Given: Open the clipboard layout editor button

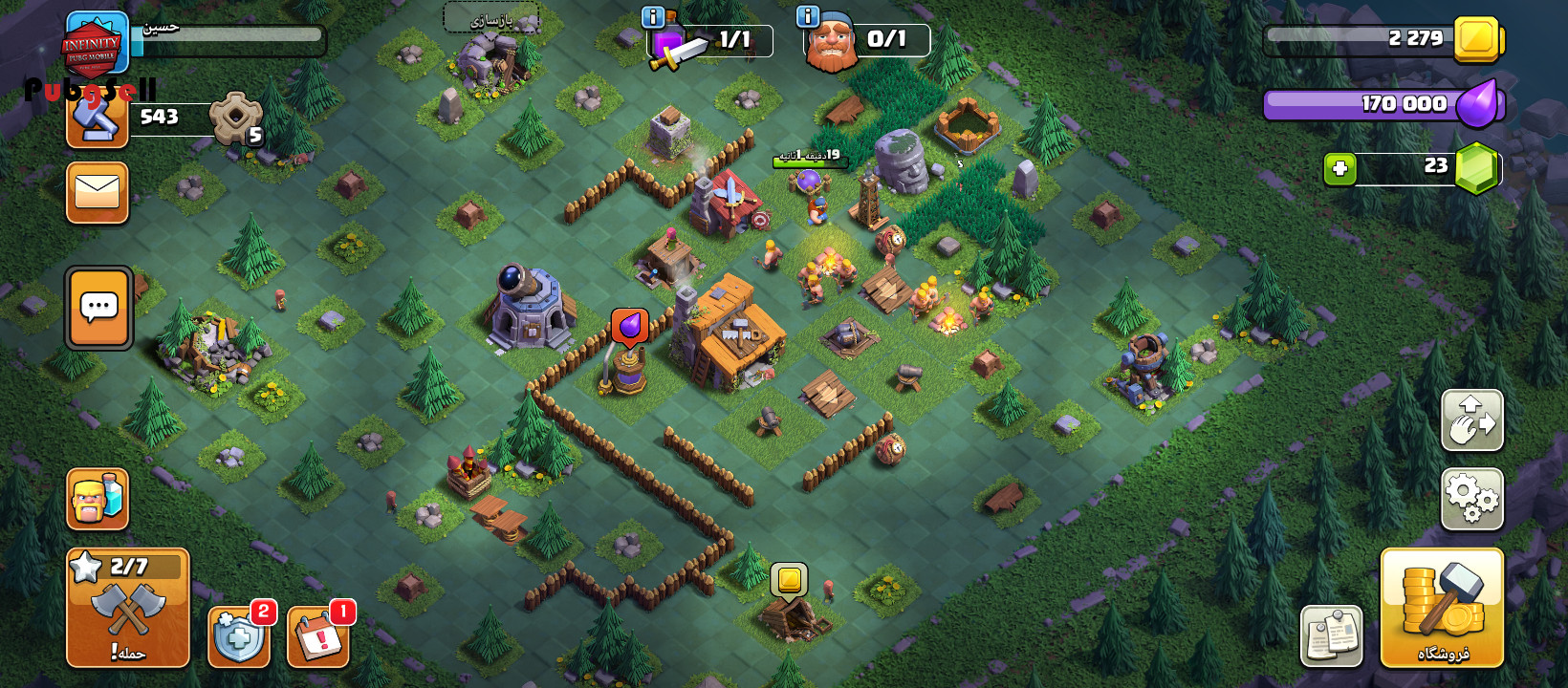Looking at the screenshot, I should coord(1331,635).
